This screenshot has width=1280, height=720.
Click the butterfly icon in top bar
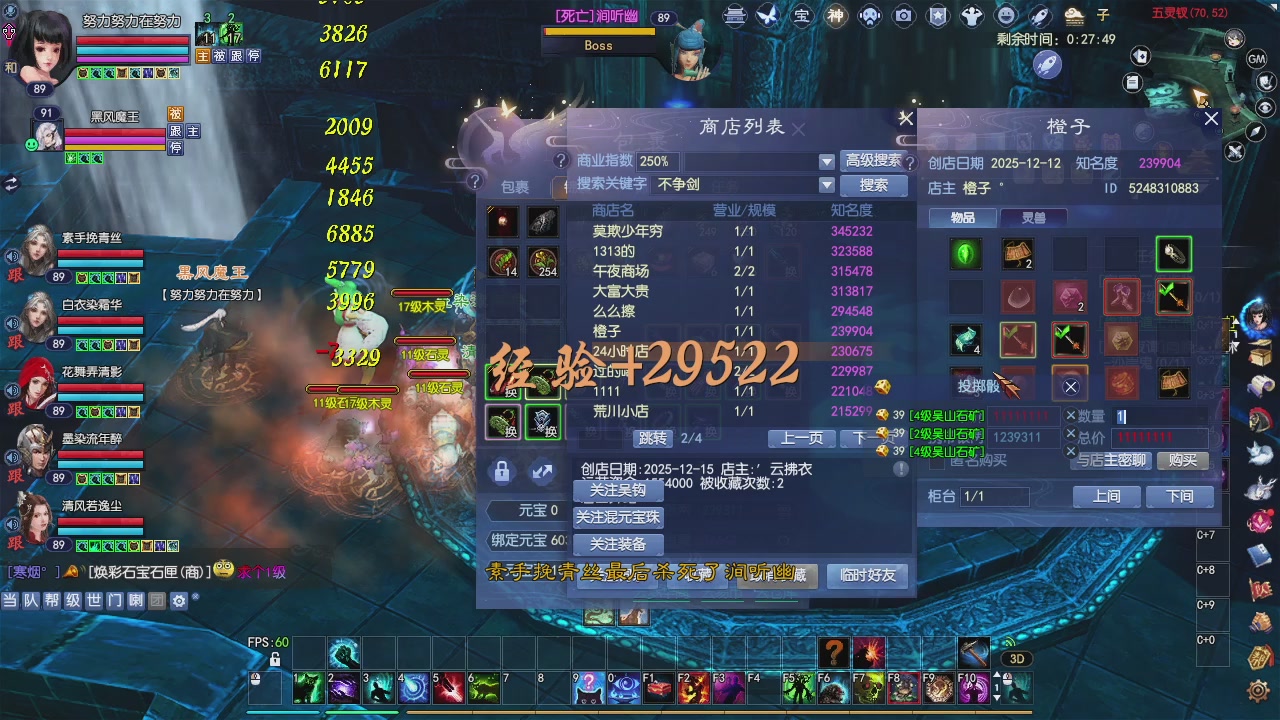coord(766,15)
